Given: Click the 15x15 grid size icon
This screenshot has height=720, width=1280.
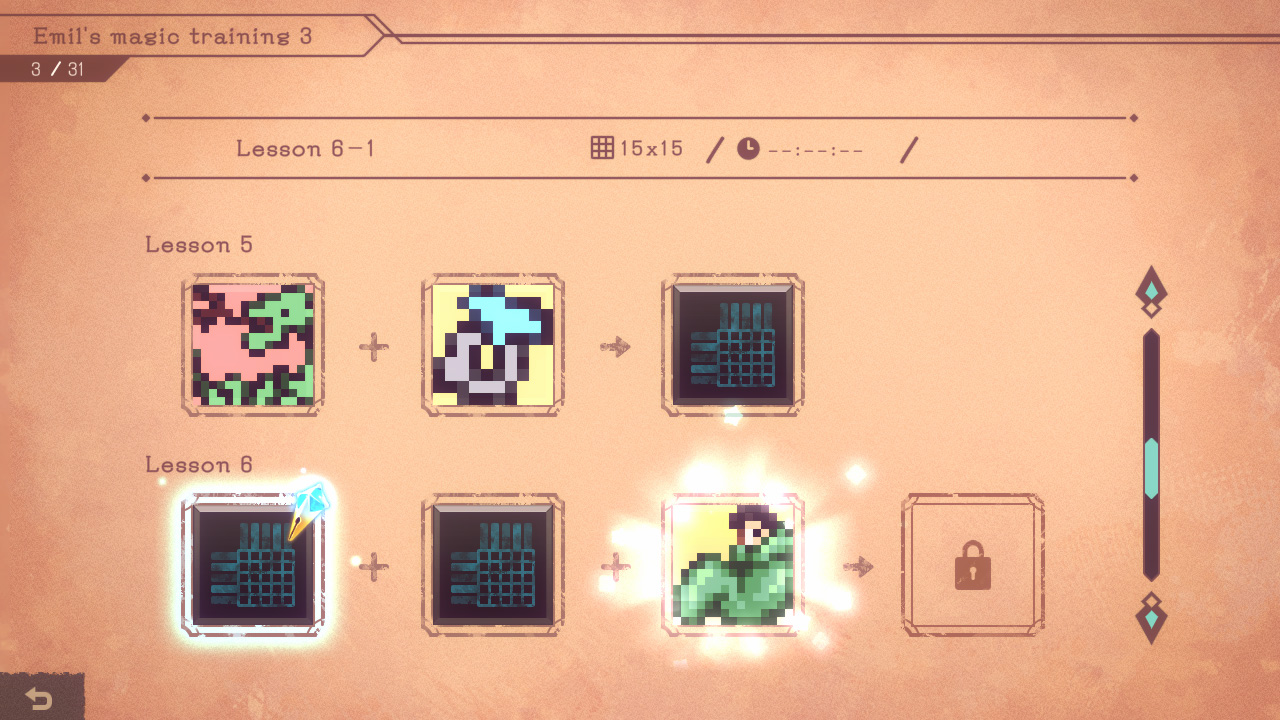Looking at the screenshot, I should coord(602,147).
